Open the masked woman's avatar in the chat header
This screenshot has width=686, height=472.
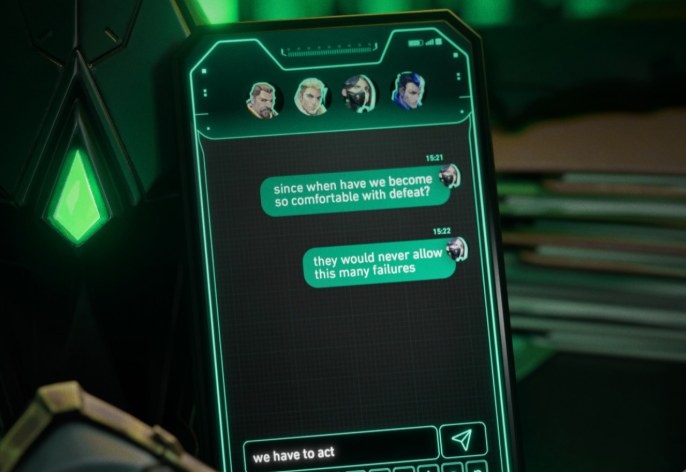358,93
